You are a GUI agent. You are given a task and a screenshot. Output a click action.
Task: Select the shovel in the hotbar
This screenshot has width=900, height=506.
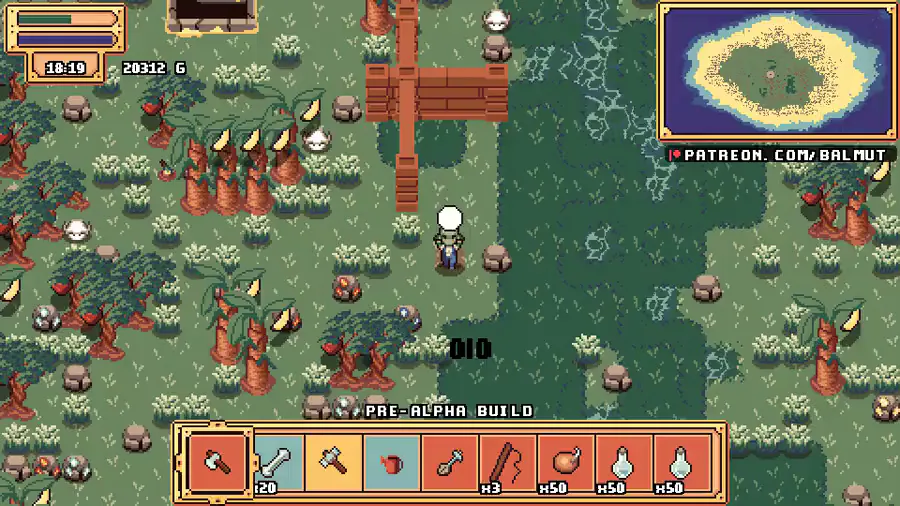coord(449,463)
